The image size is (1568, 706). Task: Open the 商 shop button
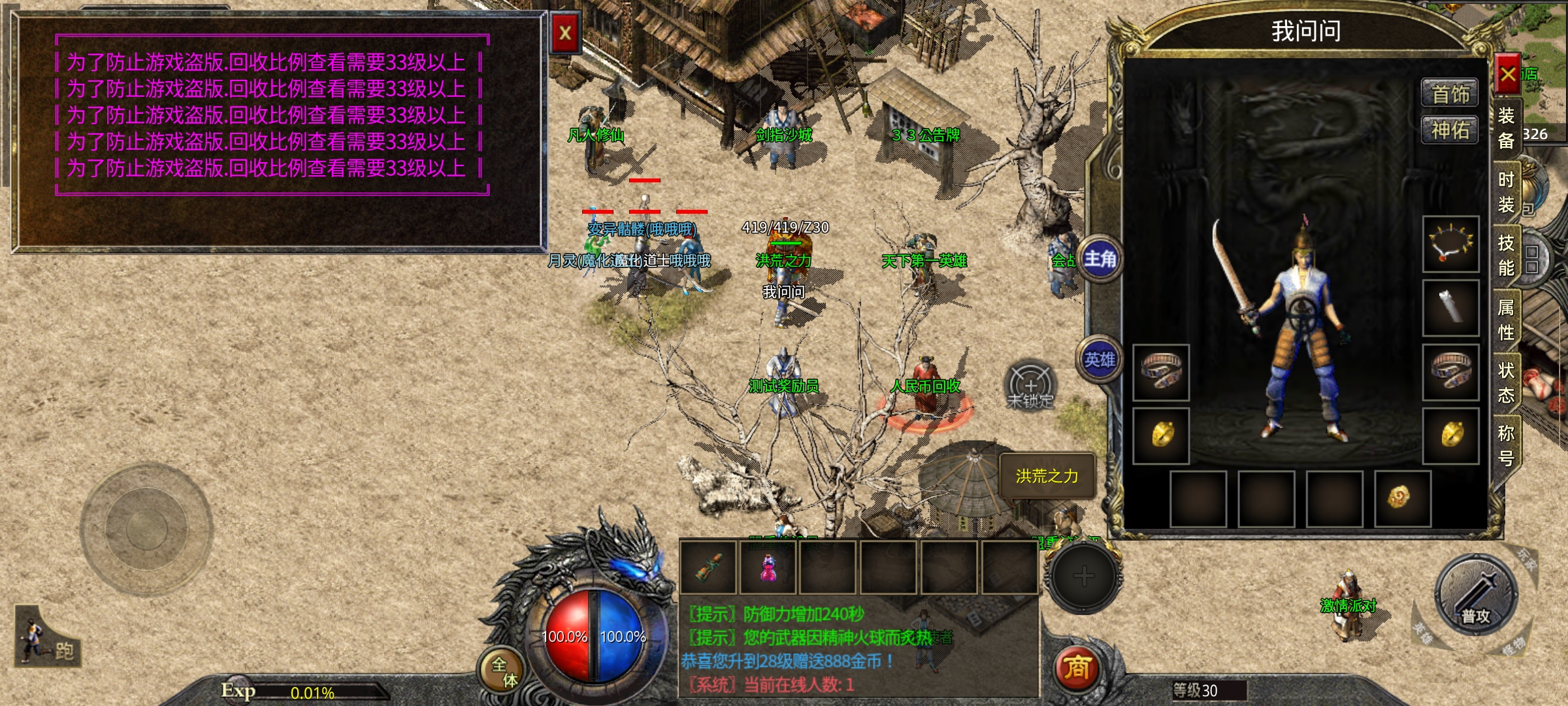[1077, 668]
